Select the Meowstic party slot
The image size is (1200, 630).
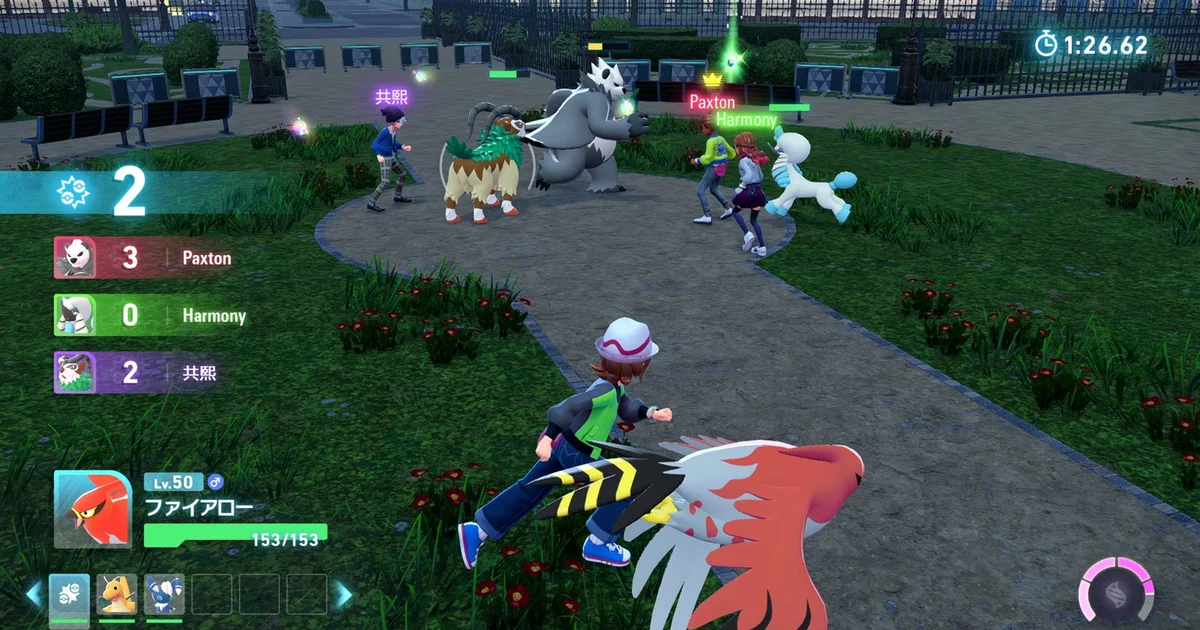pyautogui.click(x=164, y=594)
